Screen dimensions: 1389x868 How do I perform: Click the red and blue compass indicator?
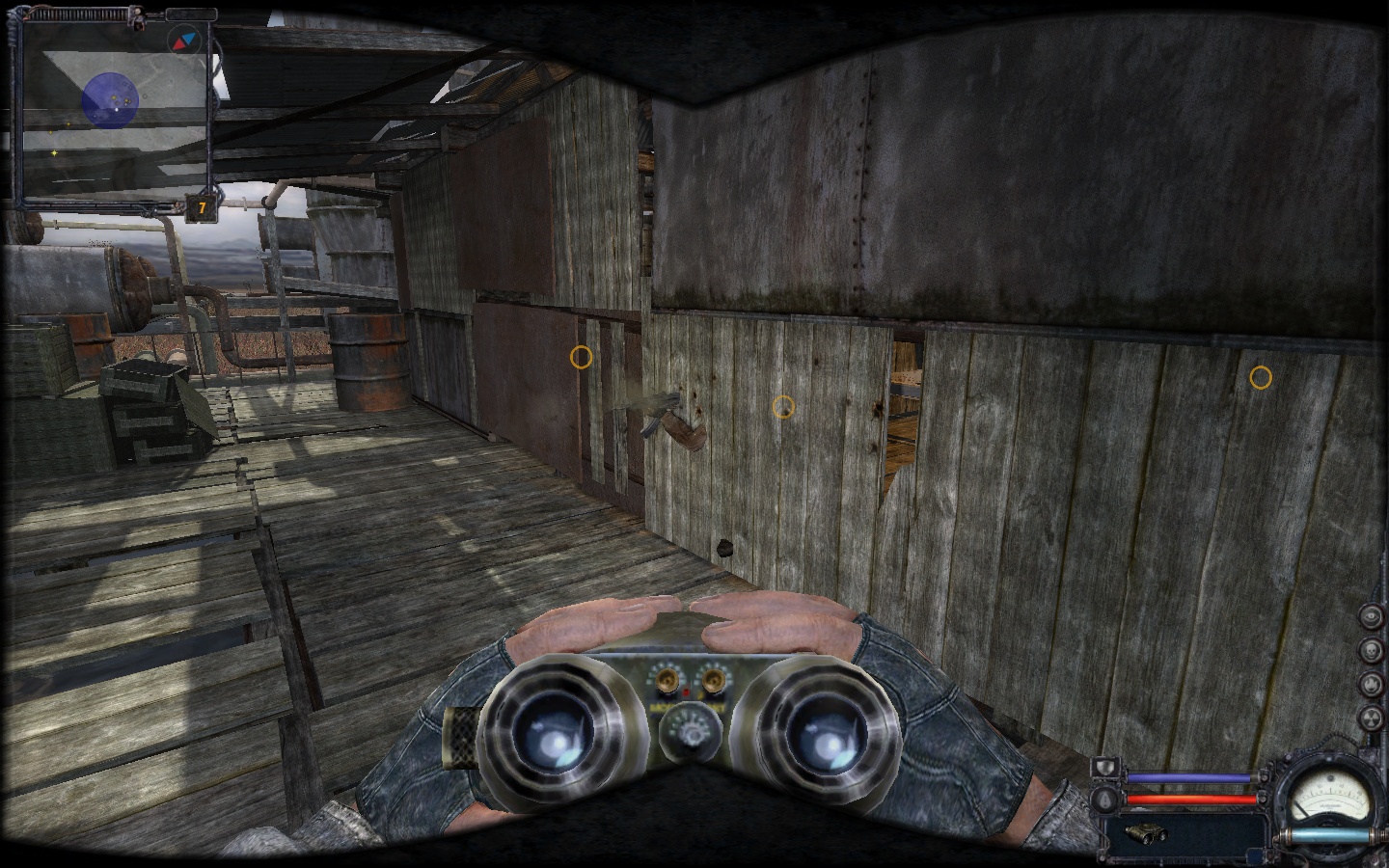180,41
